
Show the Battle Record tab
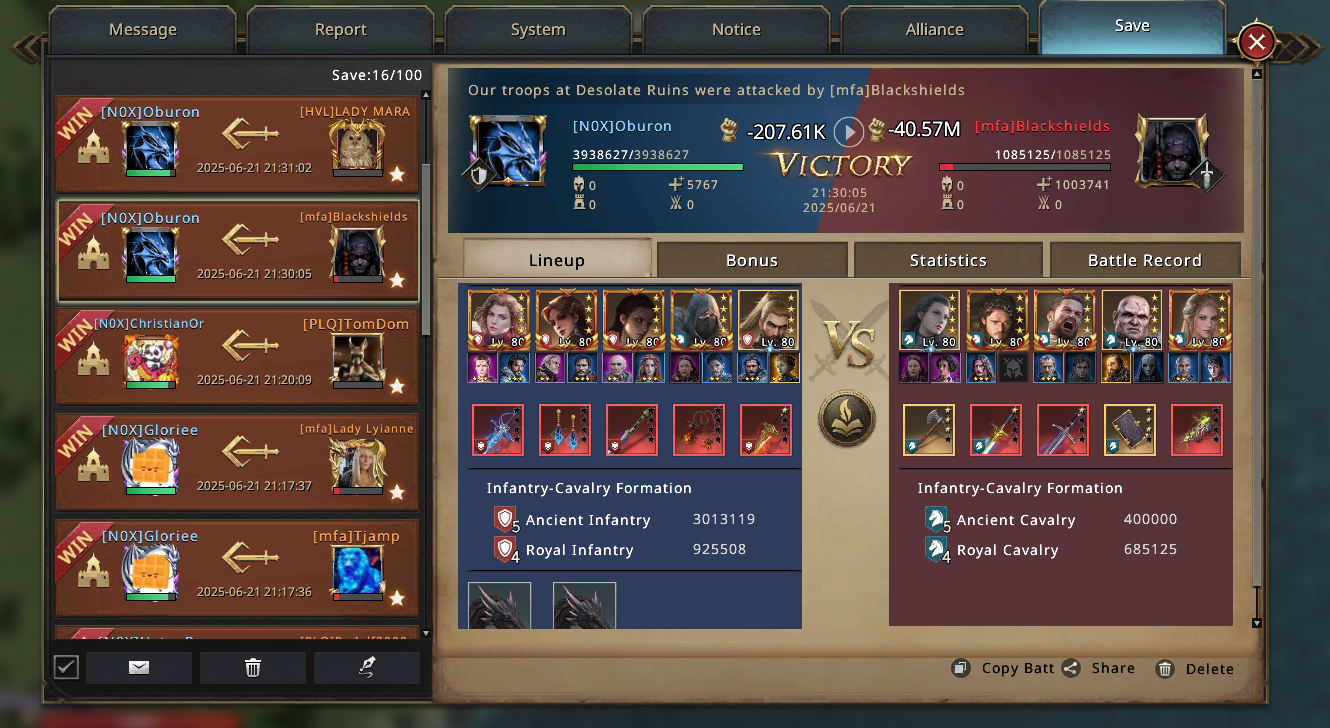point(1144,260)
